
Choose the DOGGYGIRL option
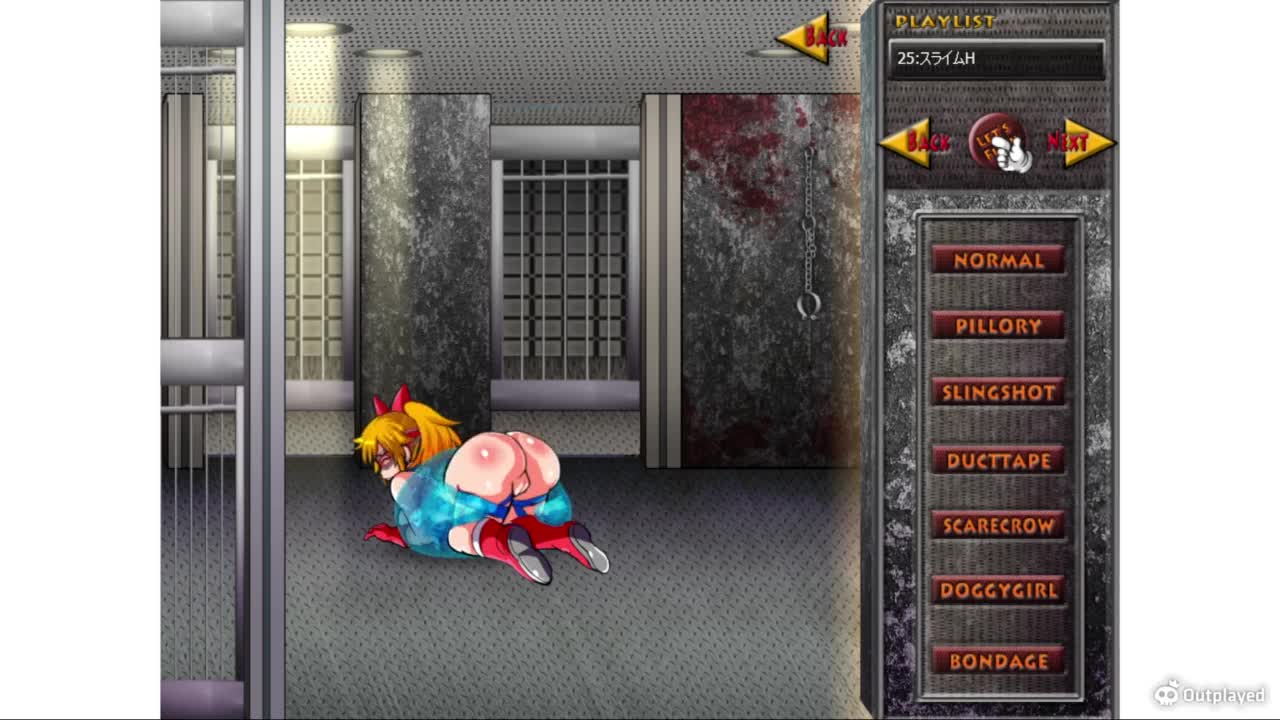[x=997, y=590]
